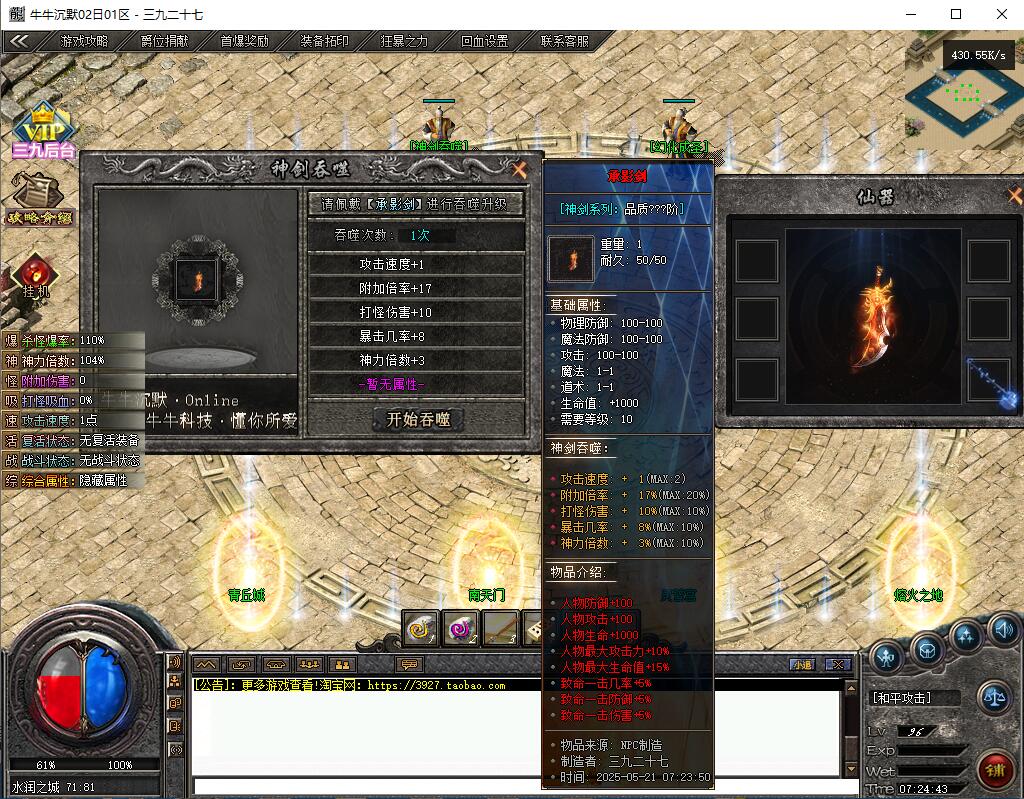Close the 神剑吞噬 window

[x=519, y=170]
